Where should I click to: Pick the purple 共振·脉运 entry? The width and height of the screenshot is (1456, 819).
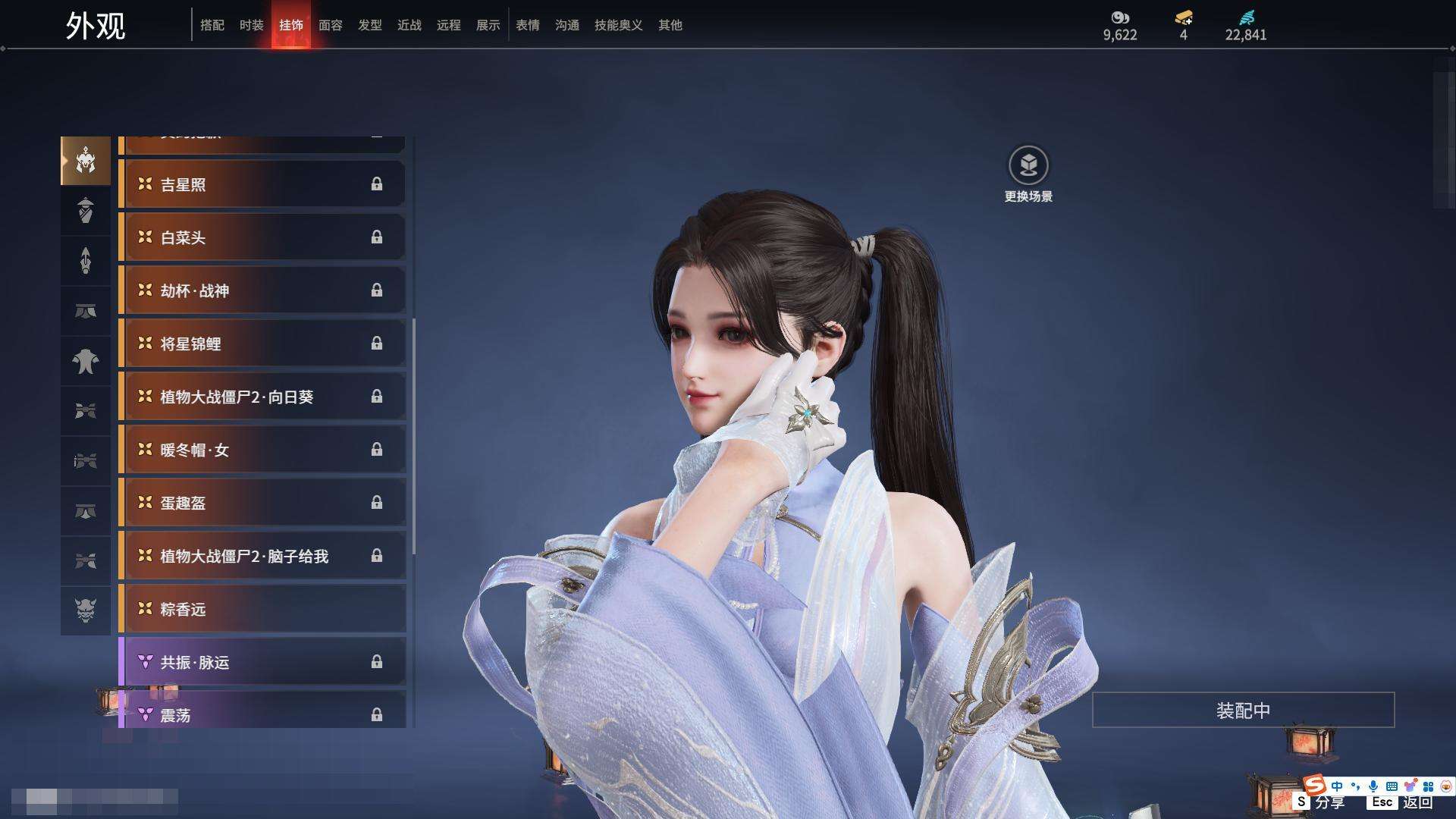coord(262,662)
